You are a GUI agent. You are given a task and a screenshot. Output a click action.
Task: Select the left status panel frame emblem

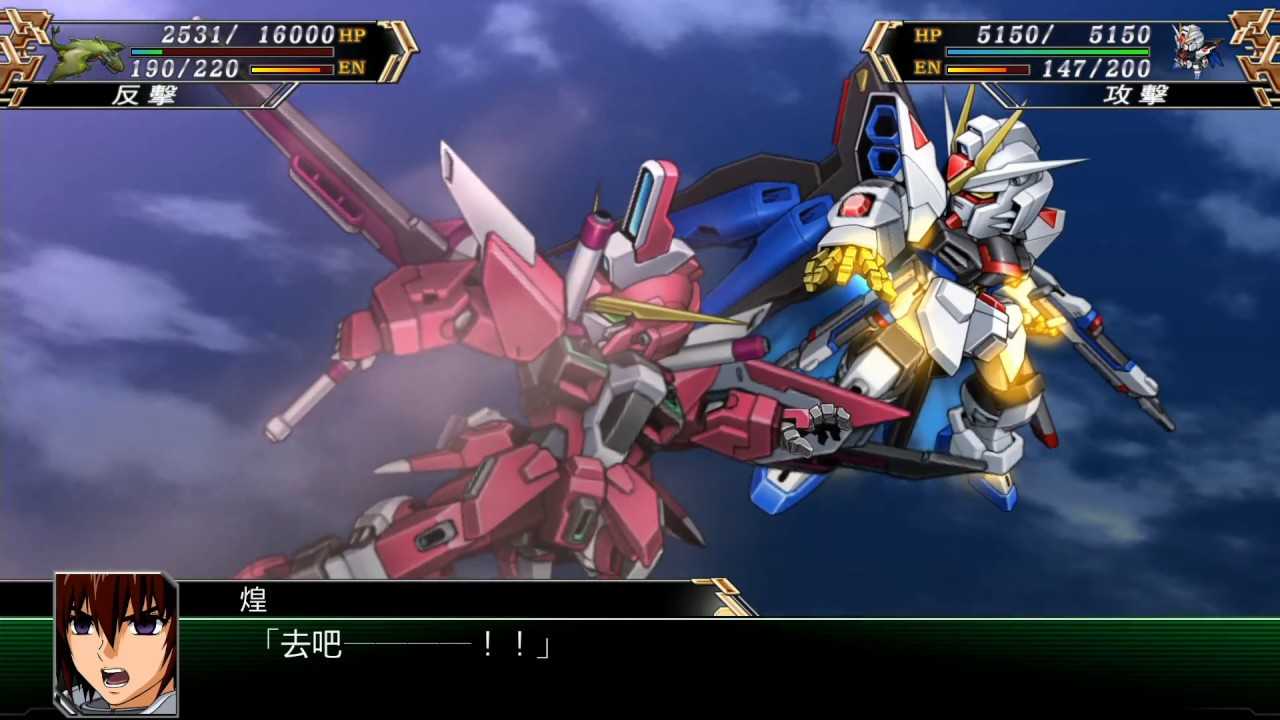(x=20, y=45)
